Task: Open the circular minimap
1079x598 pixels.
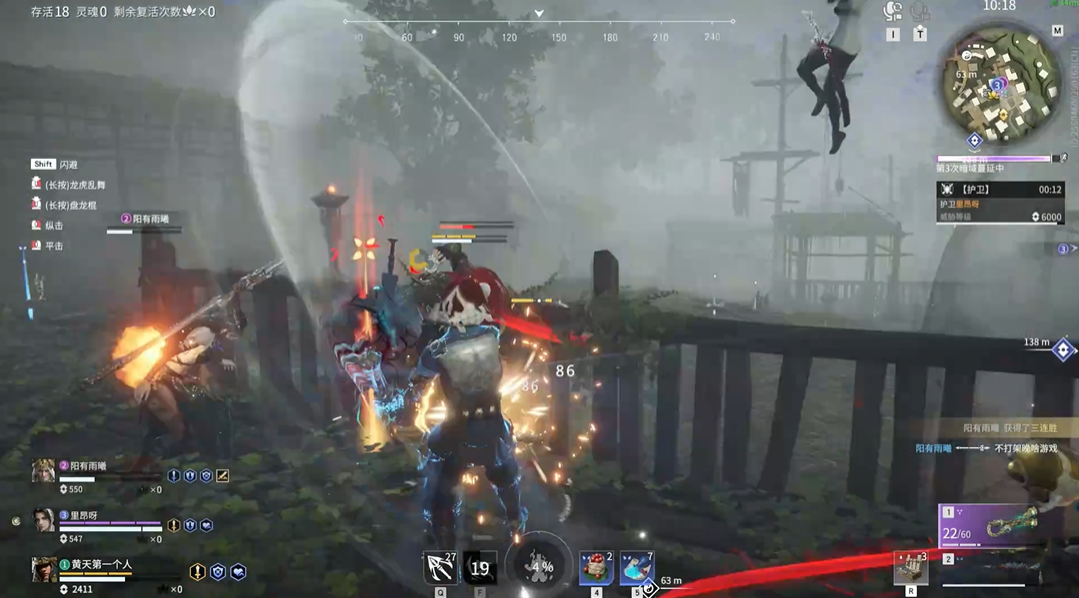Action: pos(1000,84)
